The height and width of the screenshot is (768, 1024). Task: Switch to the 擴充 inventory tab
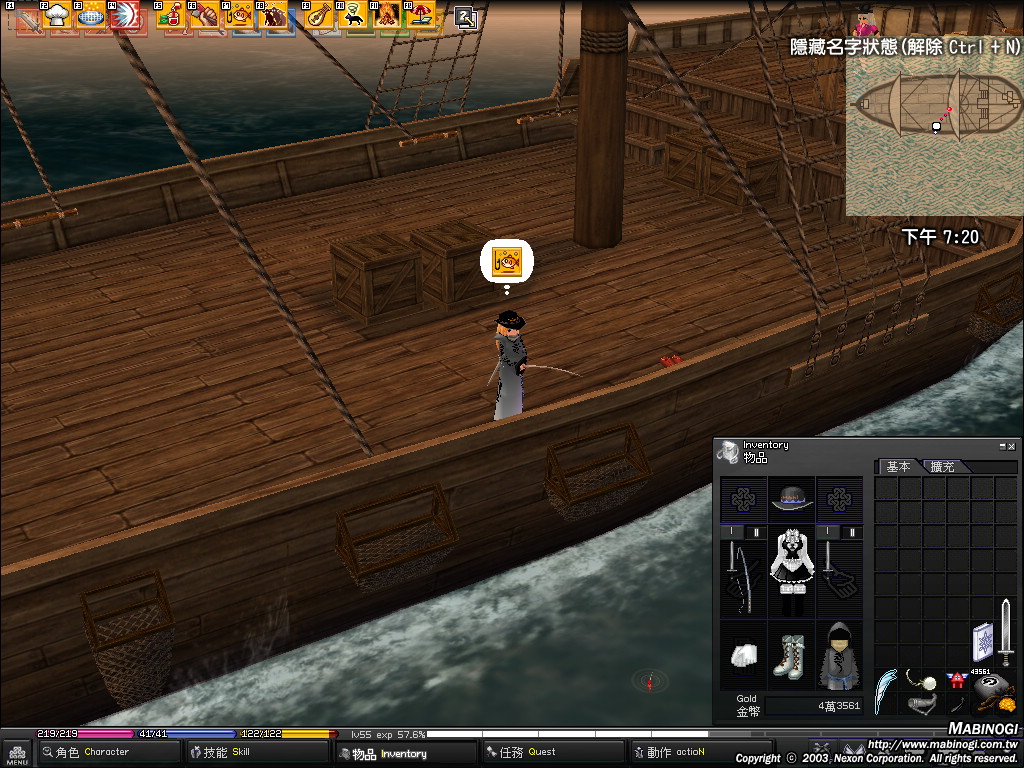[x=942, y=467]
